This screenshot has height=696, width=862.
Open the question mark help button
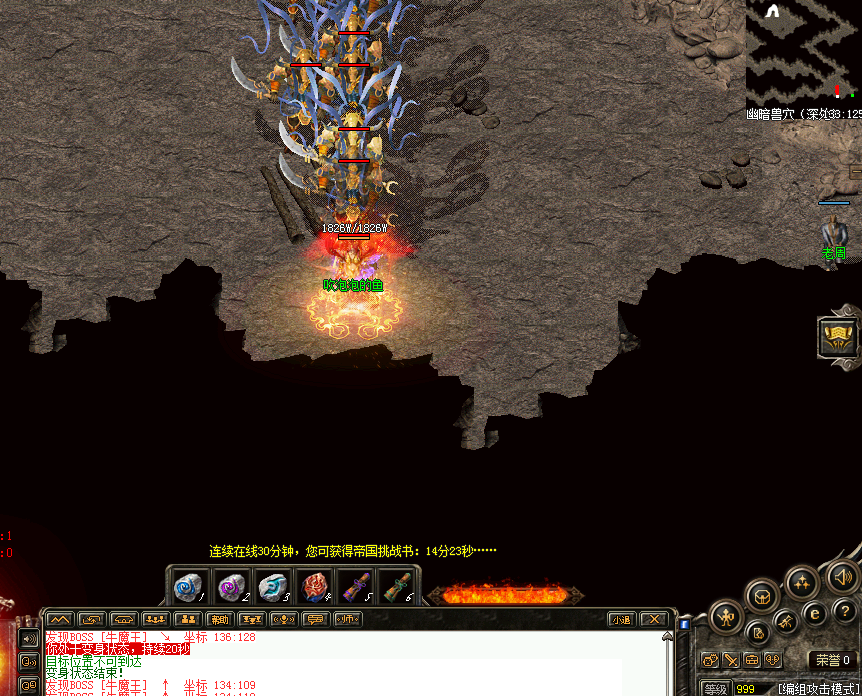coord(846,612)
